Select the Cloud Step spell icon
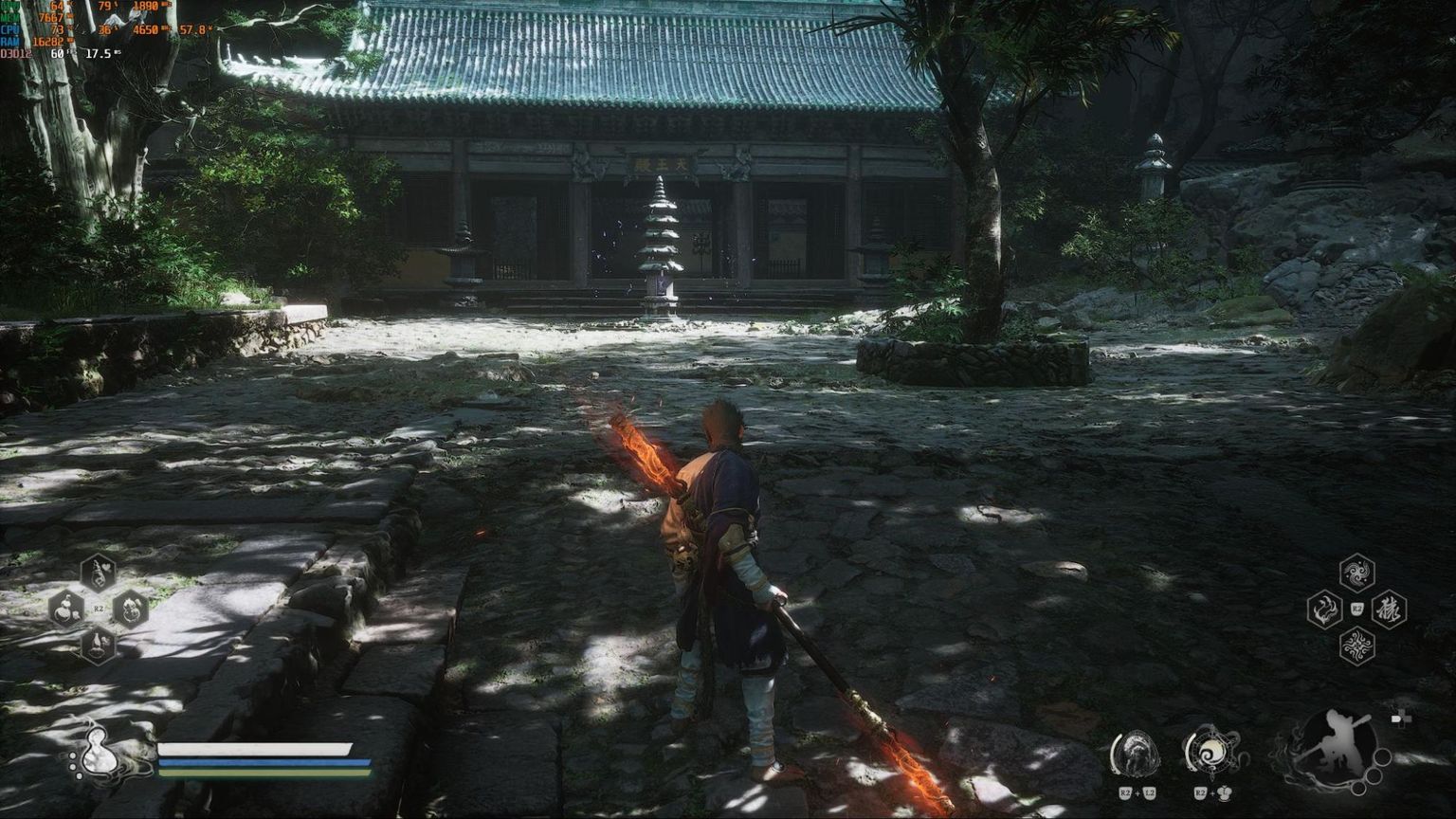Image resolution: width=1456 pixels, height=819 pixels. [x=1324, y=609]
